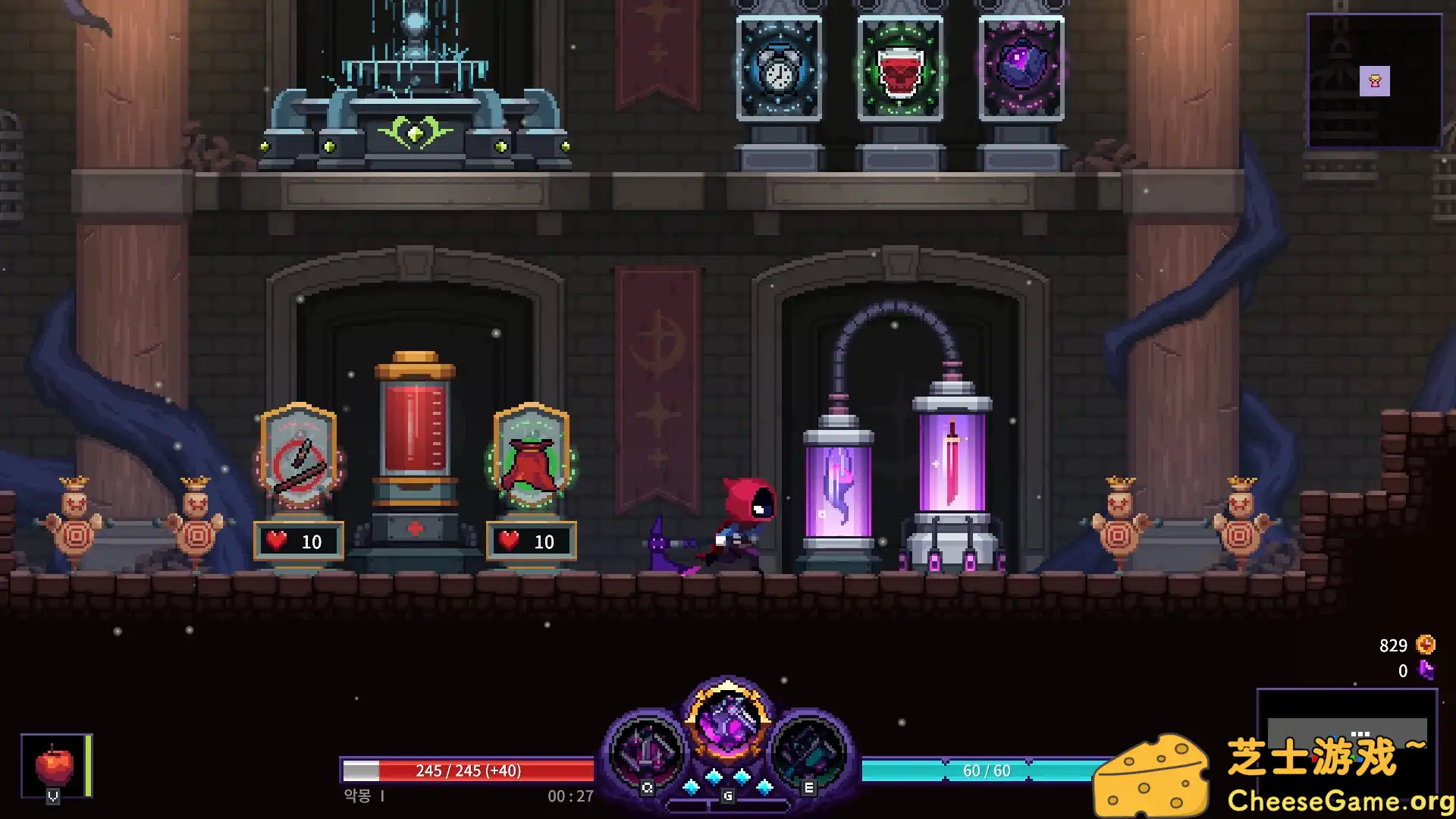1456x819 pixels.
Task: Purchase the left emblem for 10 hearts
Action: pos(298,541)
